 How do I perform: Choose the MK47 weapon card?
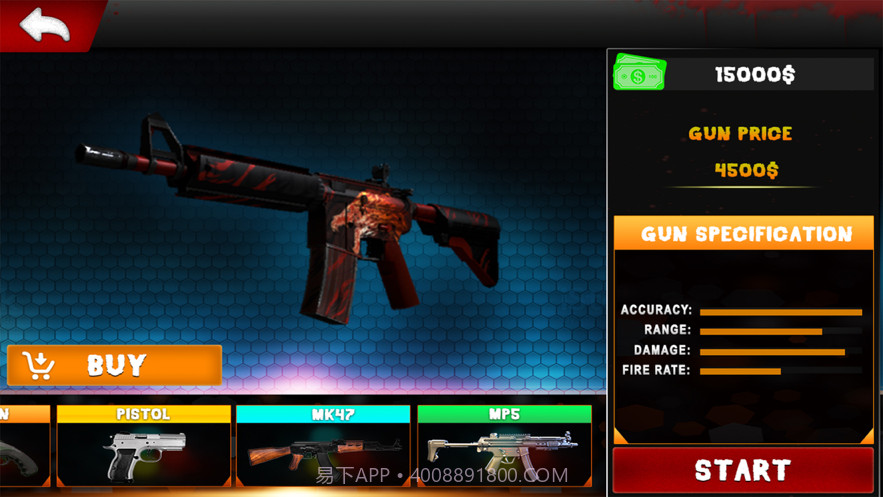point(323,445)
